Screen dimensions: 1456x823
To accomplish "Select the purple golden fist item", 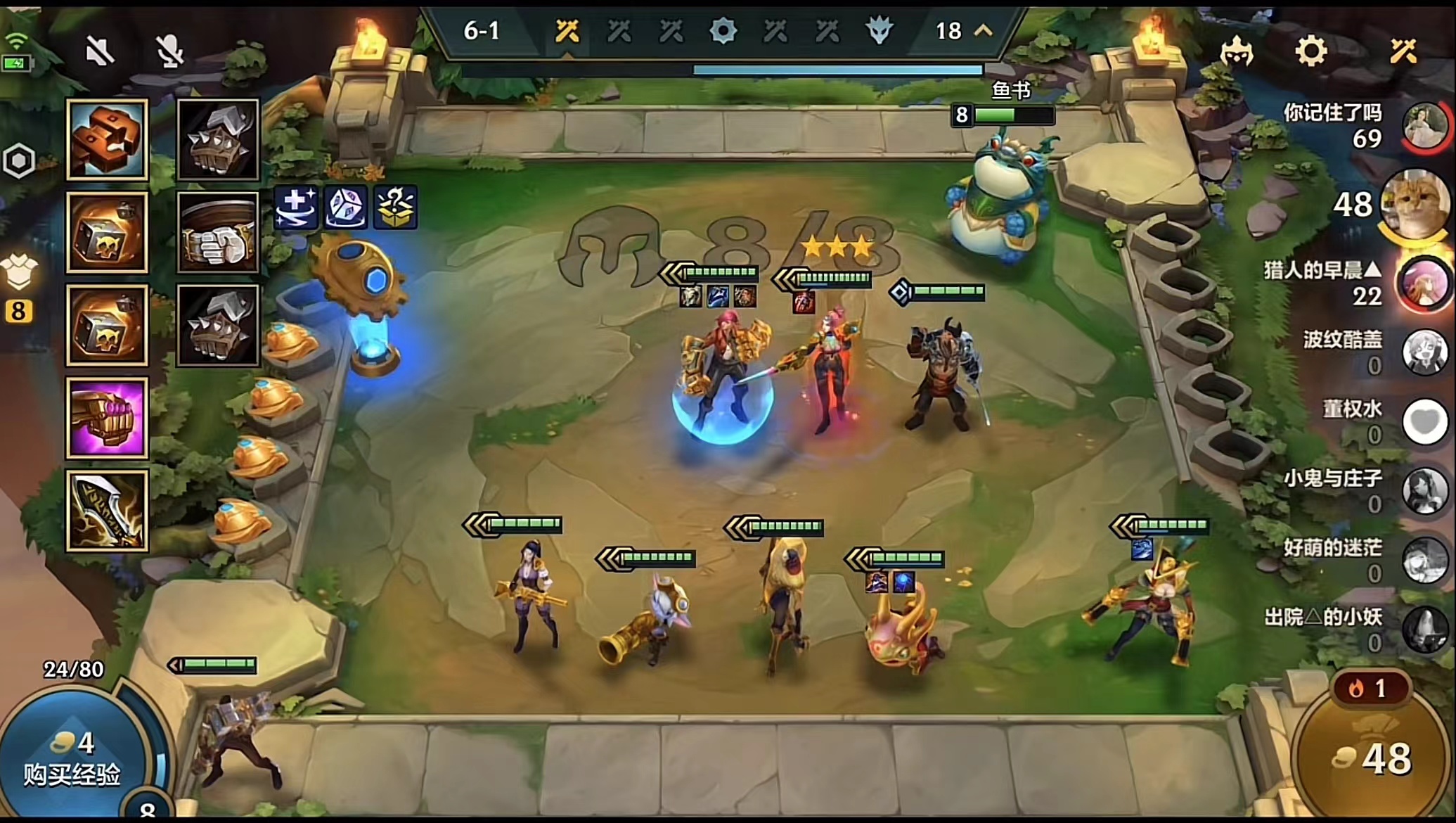I will tap(107, 417).
